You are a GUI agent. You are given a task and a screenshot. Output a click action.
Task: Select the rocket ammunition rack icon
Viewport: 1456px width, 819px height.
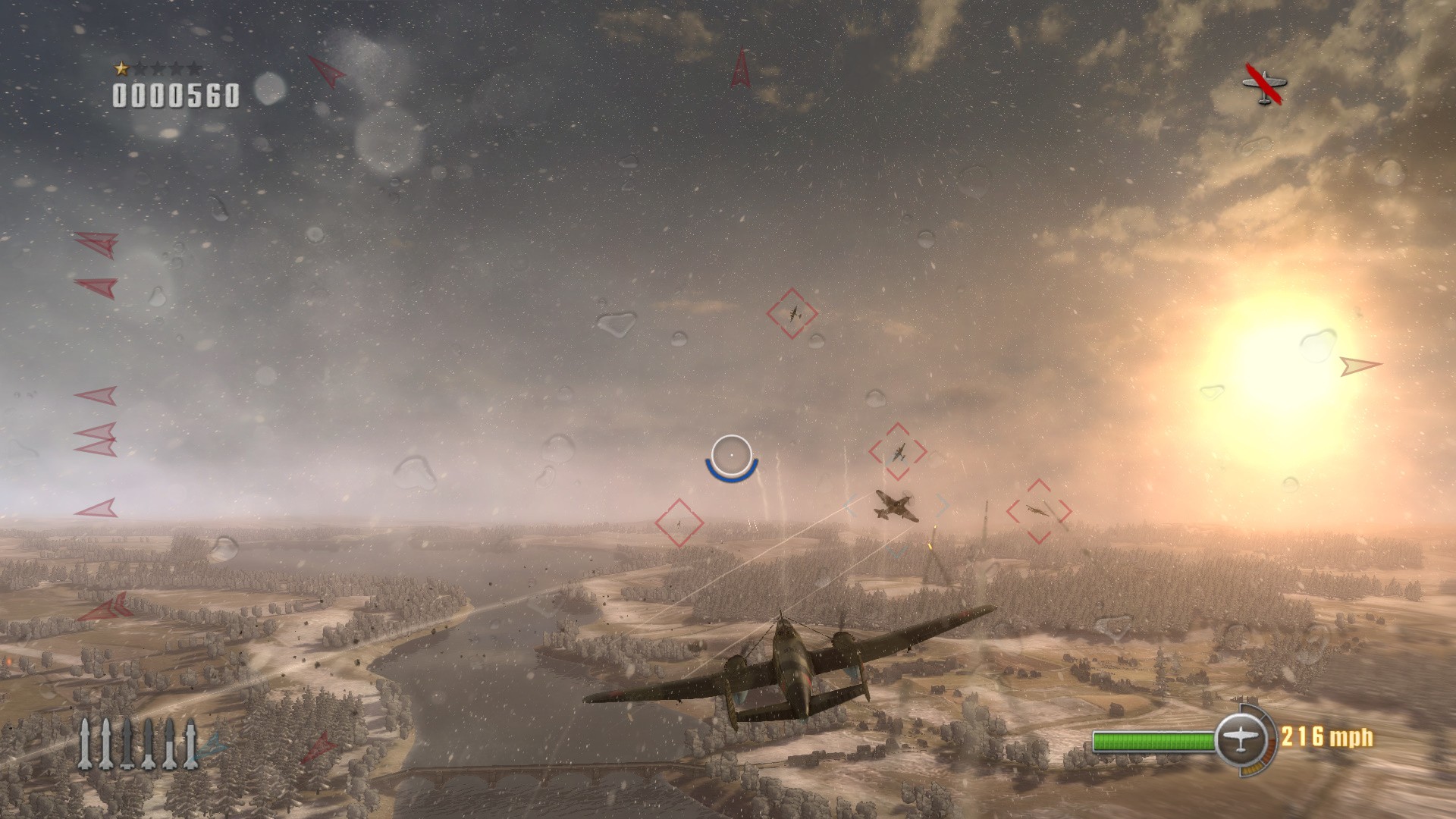[x=138, y=743]
